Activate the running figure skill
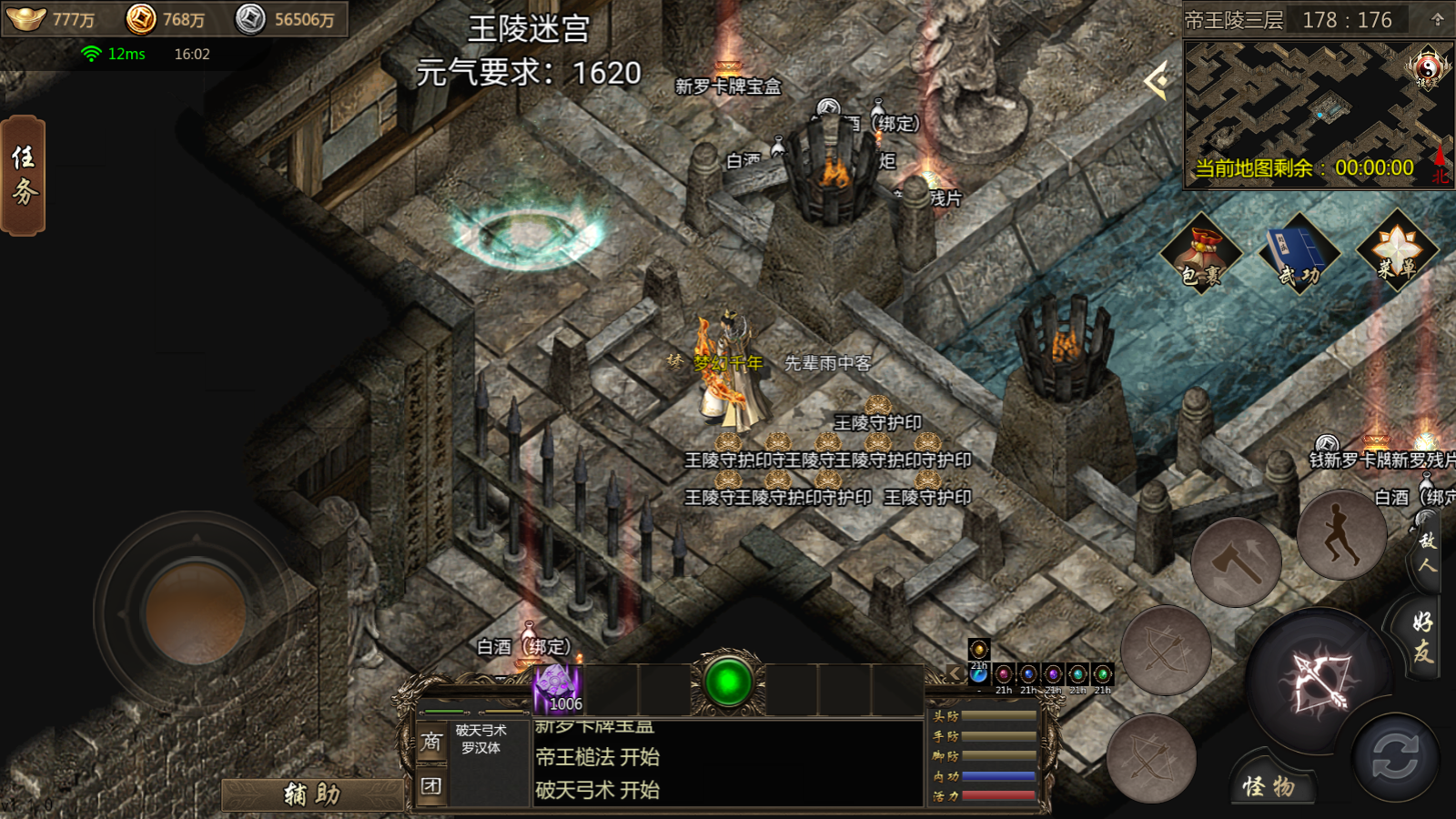1456x819 pixels. 1340,535
